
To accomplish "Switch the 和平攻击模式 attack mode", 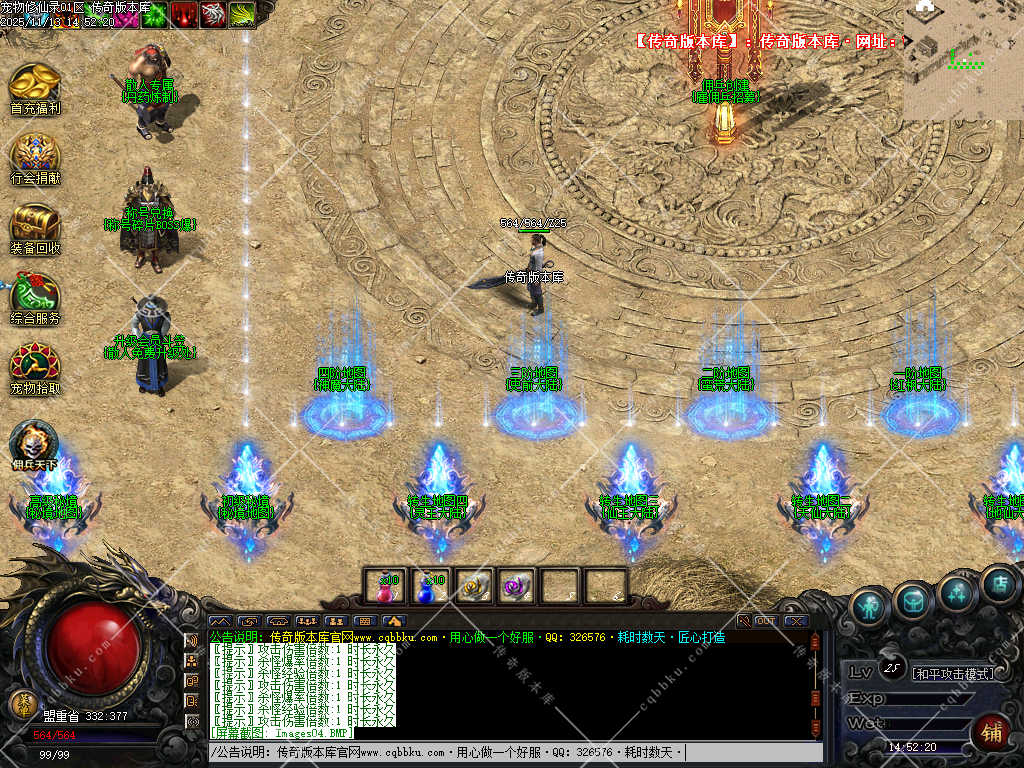I will [x=954, y=674].
